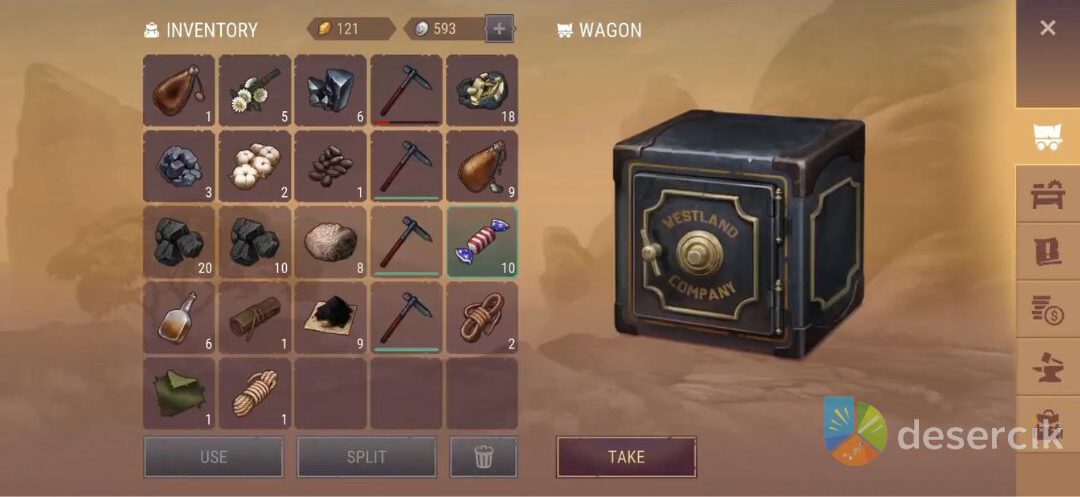Viewport: 1080px width, 497px height.
Task: Select the coffee beans slot
Action: coord(330,166)
